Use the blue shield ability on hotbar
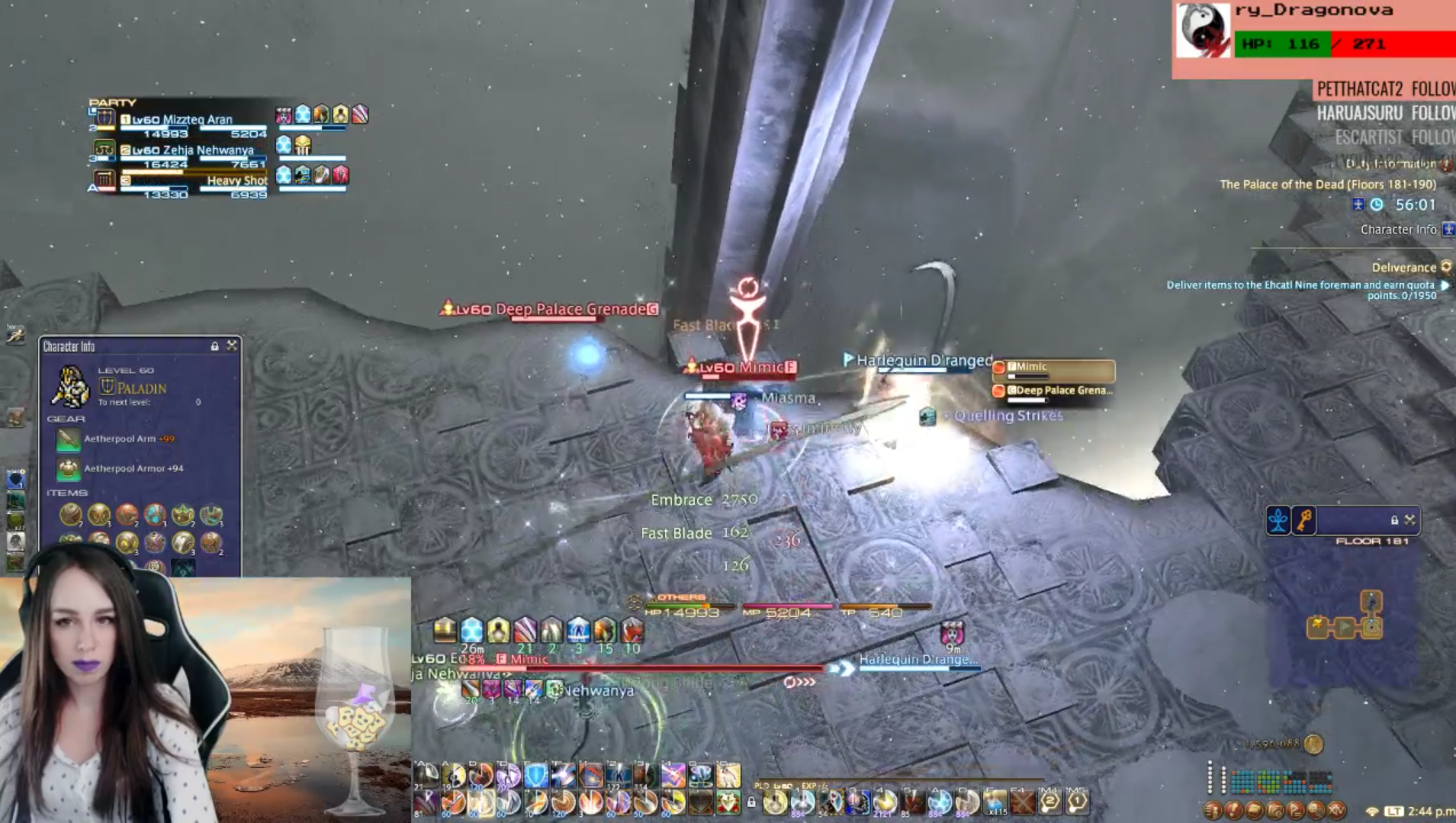This screenshot has width=1456, height=823. pyautogui.click(x=535, y=776)
